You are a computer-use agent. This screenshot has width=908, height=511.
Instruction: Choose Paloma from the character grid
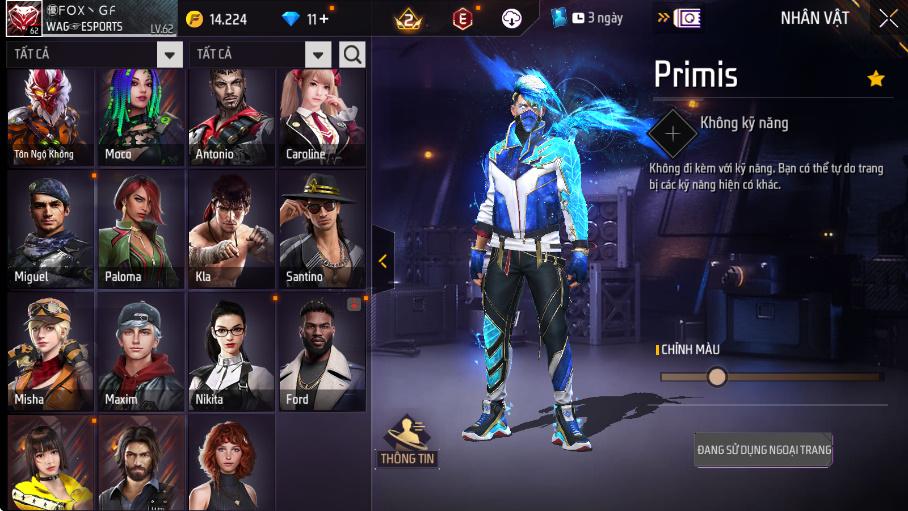tap(140, 230)
